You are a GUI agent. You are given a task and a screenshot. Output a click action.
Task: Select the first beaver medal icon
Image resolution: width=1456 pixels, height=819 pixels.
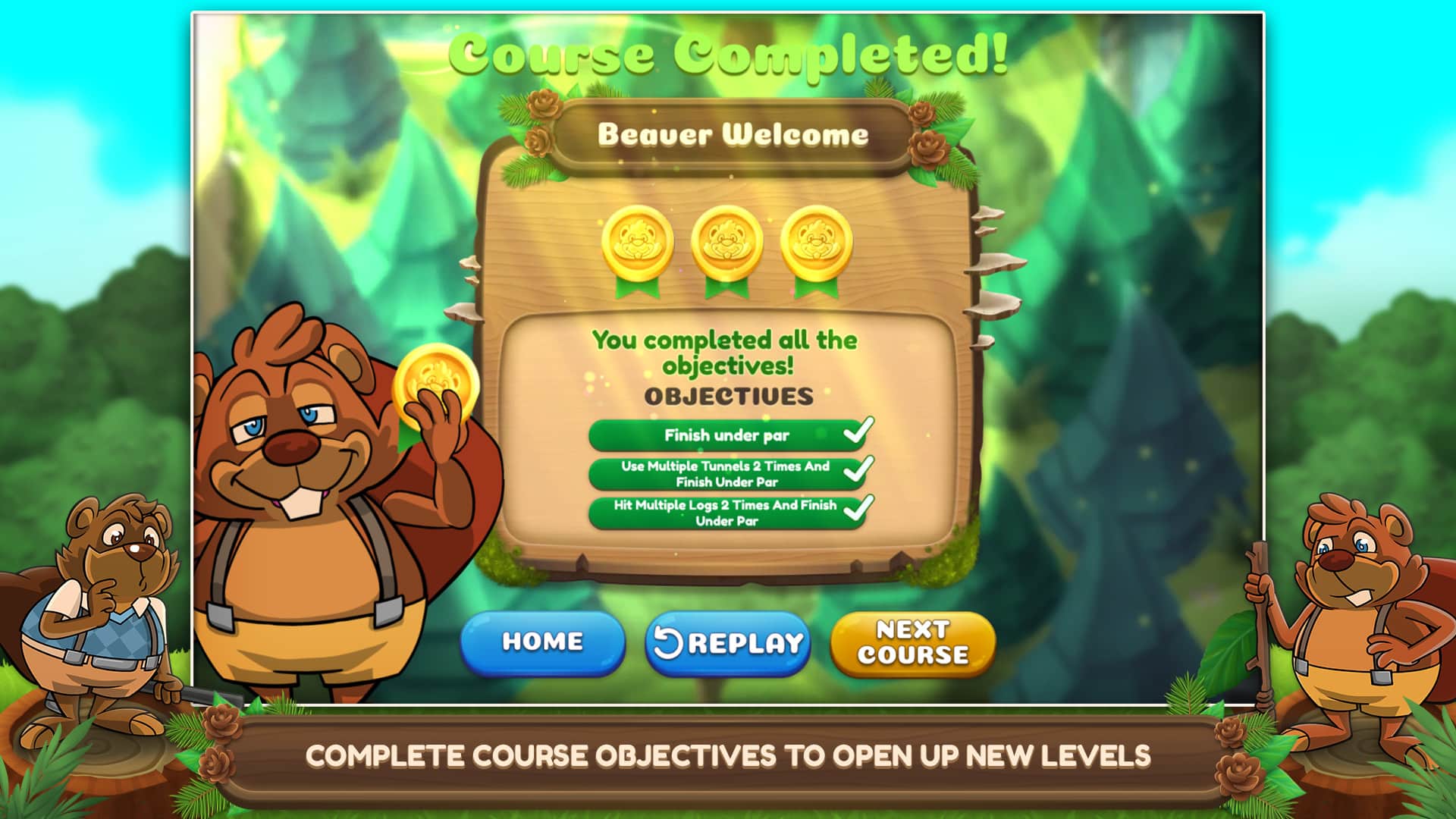[x=639, y=244]
